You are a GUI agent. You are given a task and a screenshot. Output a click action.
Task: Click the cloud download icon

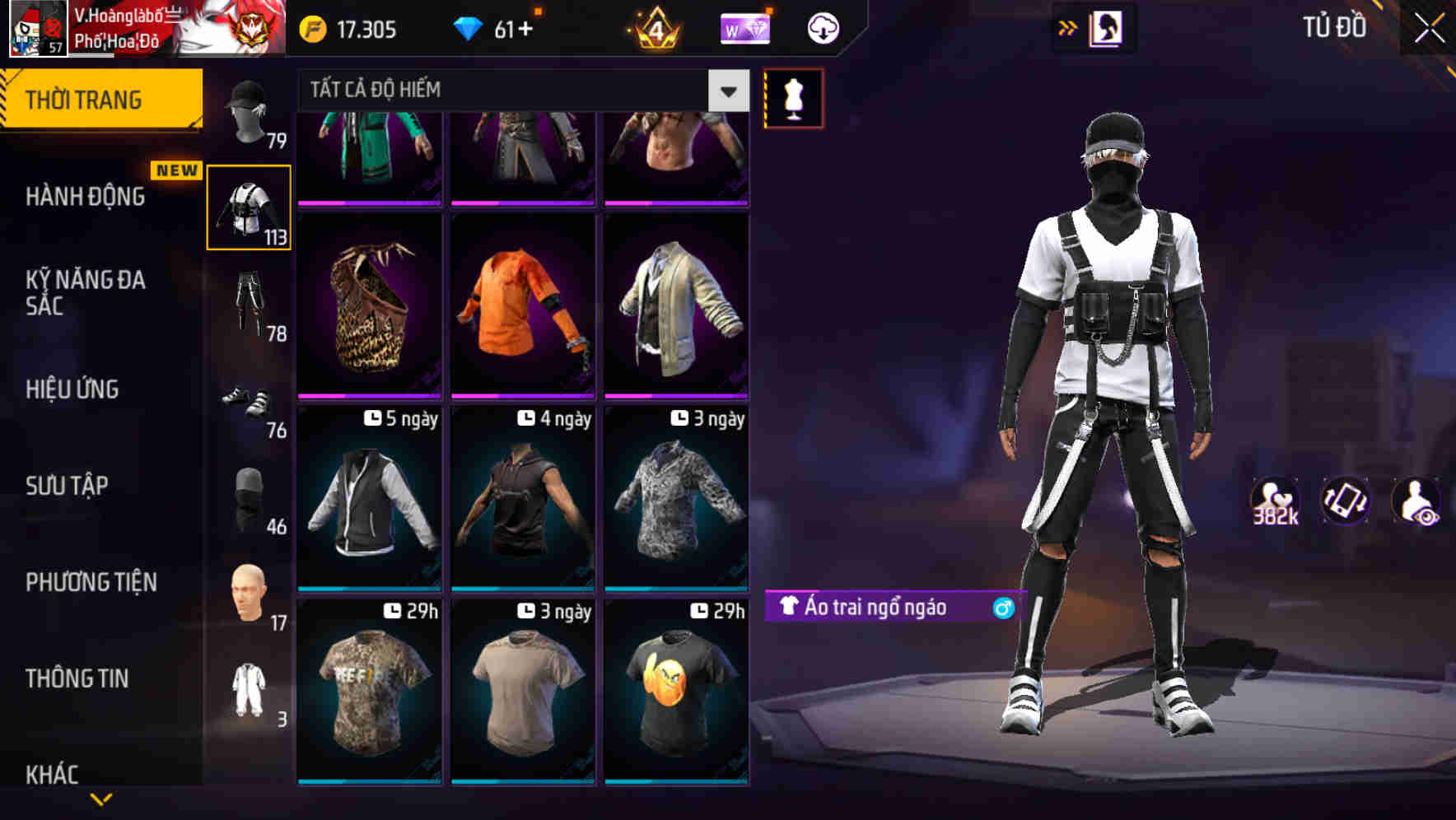pyautogui.click(x=819, y=27)
